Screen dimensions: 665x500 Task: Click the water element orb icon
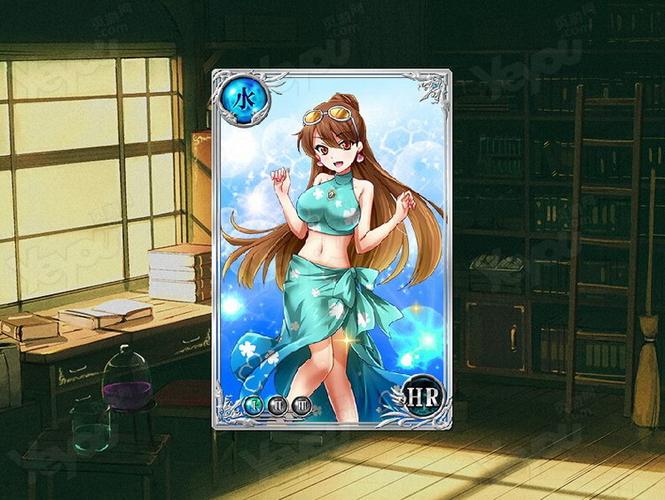[235, 96]
